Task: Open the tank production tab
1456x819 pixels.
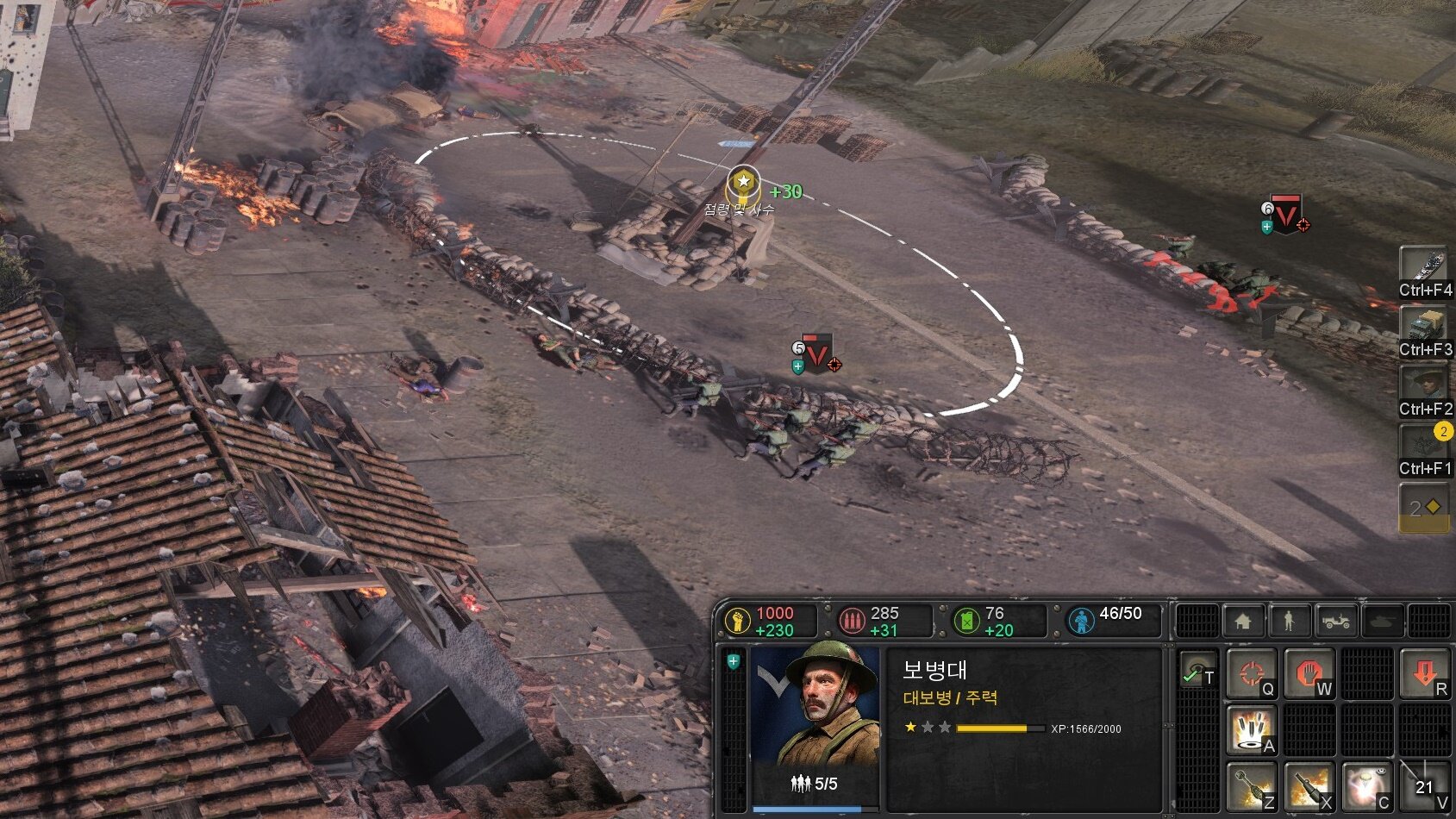Action: tap(1382, 621)
